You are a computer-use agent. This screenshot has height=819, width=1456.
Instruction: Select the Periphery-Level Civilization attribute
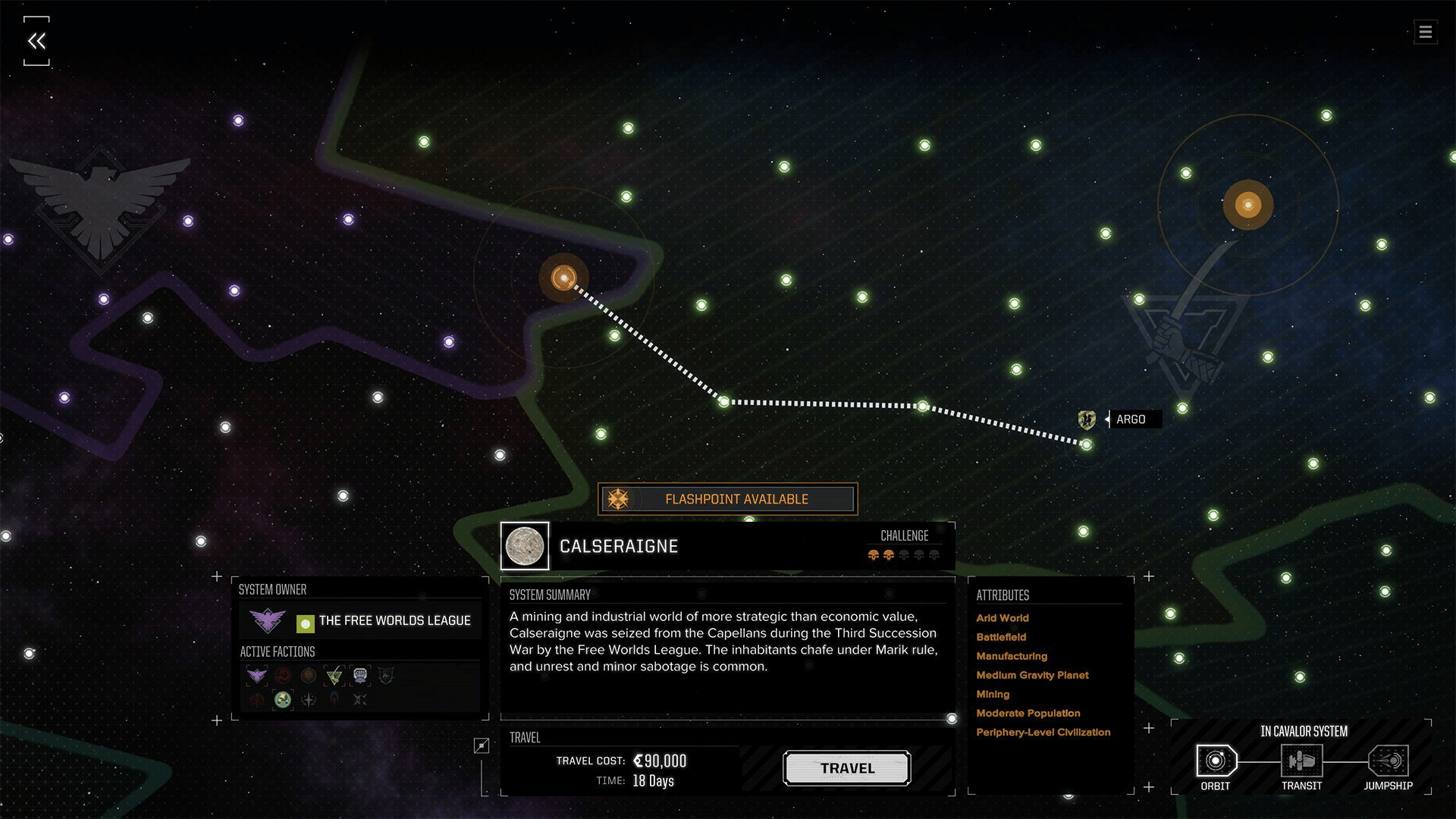pos(1043,732)
